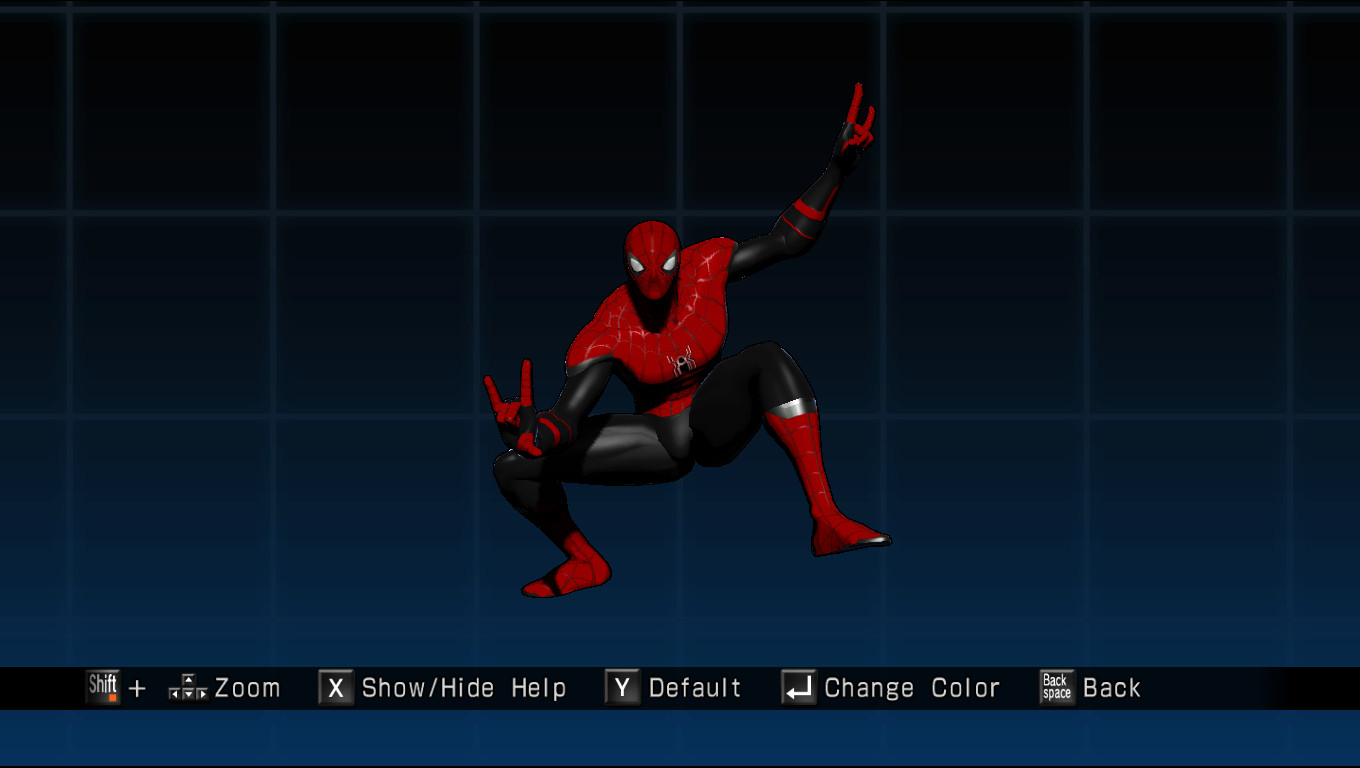
Task: Click the Back label
Action: (x=1112, y=687)
